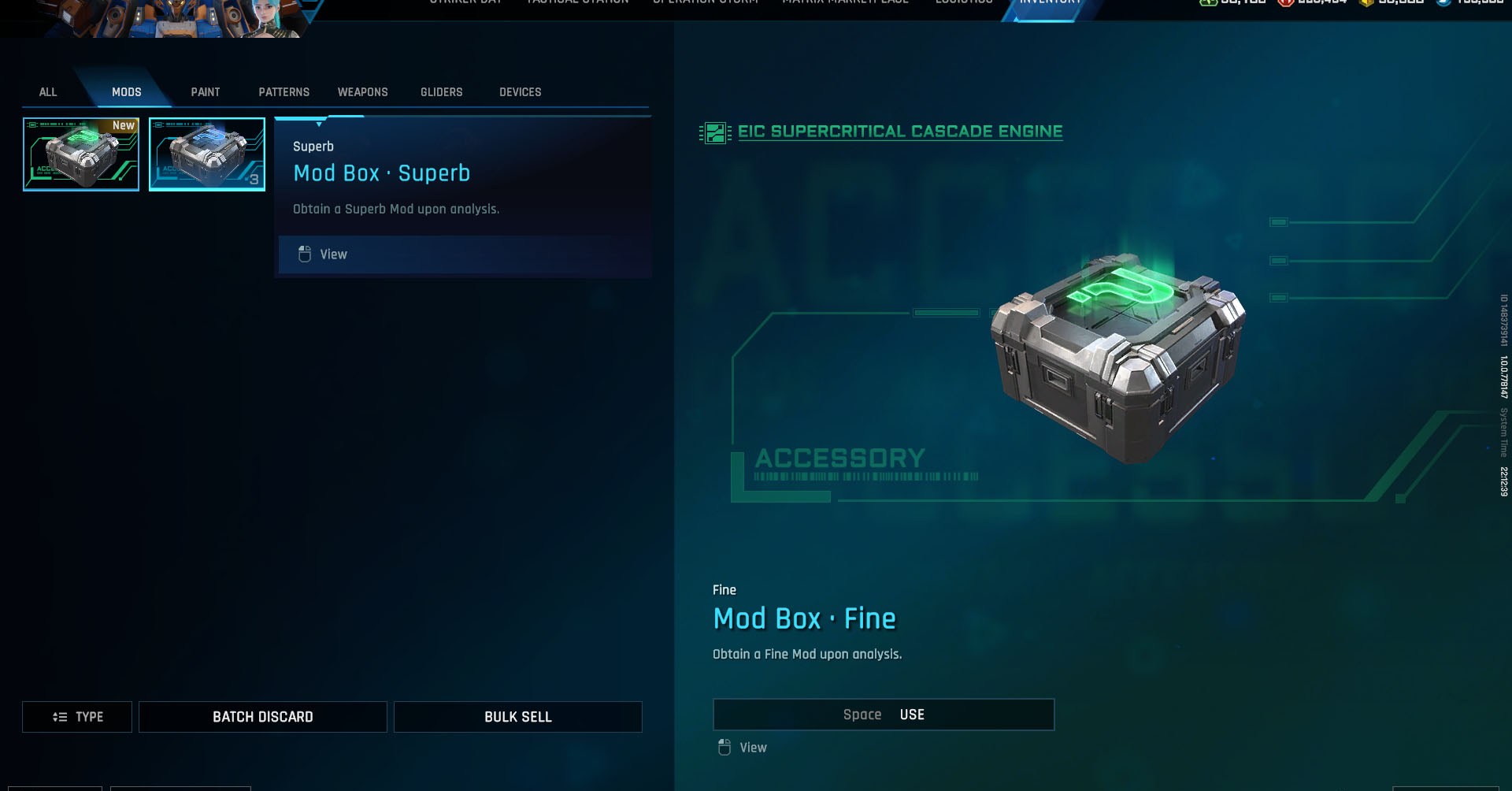Click the red hexagon currency icon
The height and width of the screenshot is (791, 1512).
1286,4
